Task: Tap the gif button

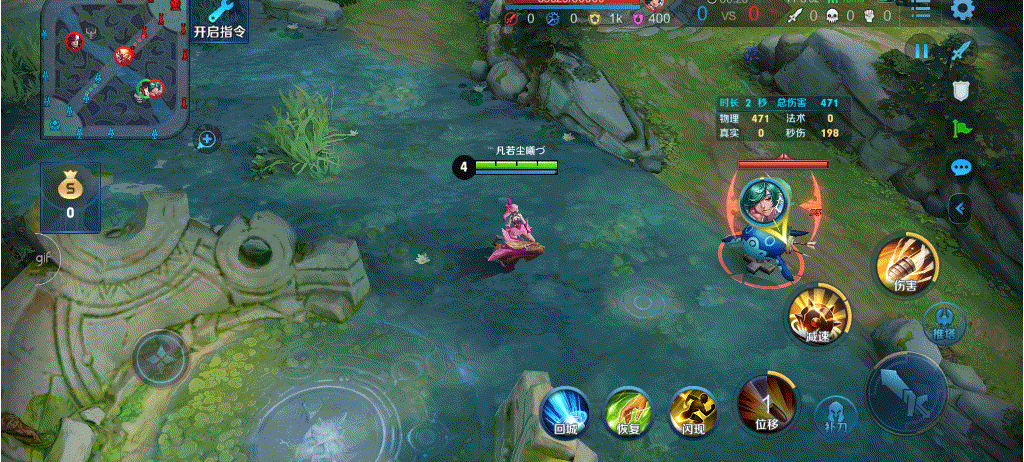Action: pos(43,258)
